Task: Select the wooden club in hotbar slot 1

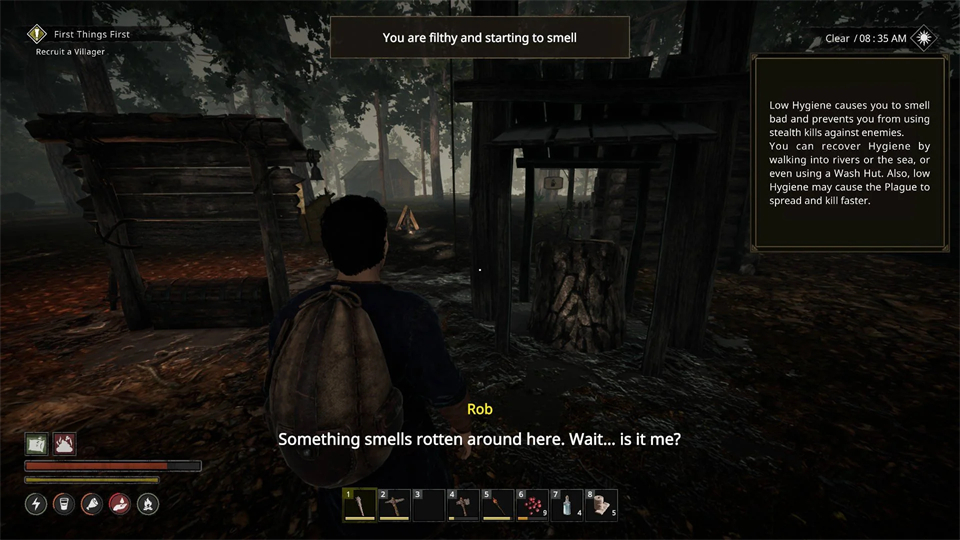Action: 360,505
